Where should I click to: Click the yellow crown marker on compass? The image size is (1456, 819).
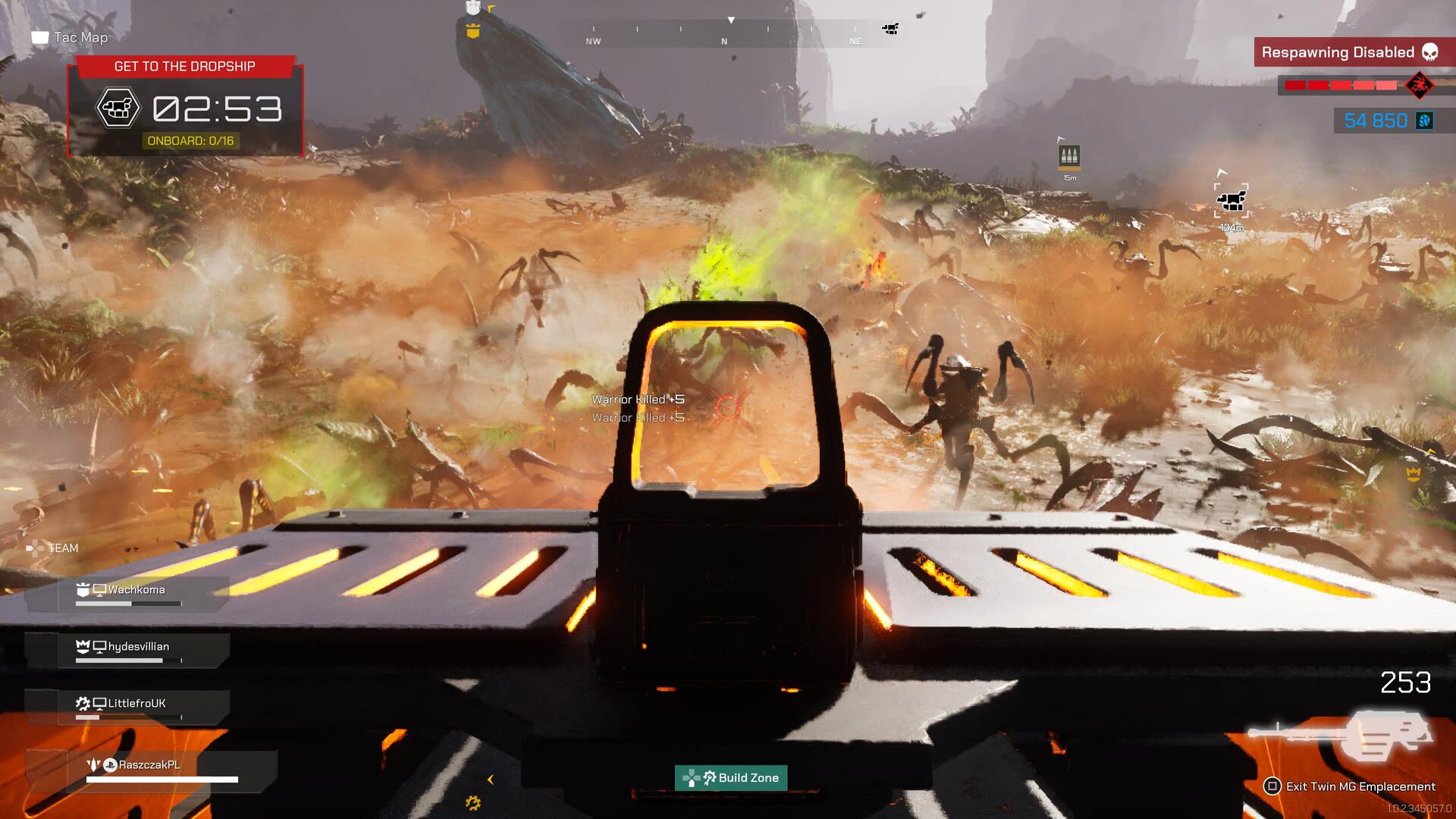tap(473, 31)
